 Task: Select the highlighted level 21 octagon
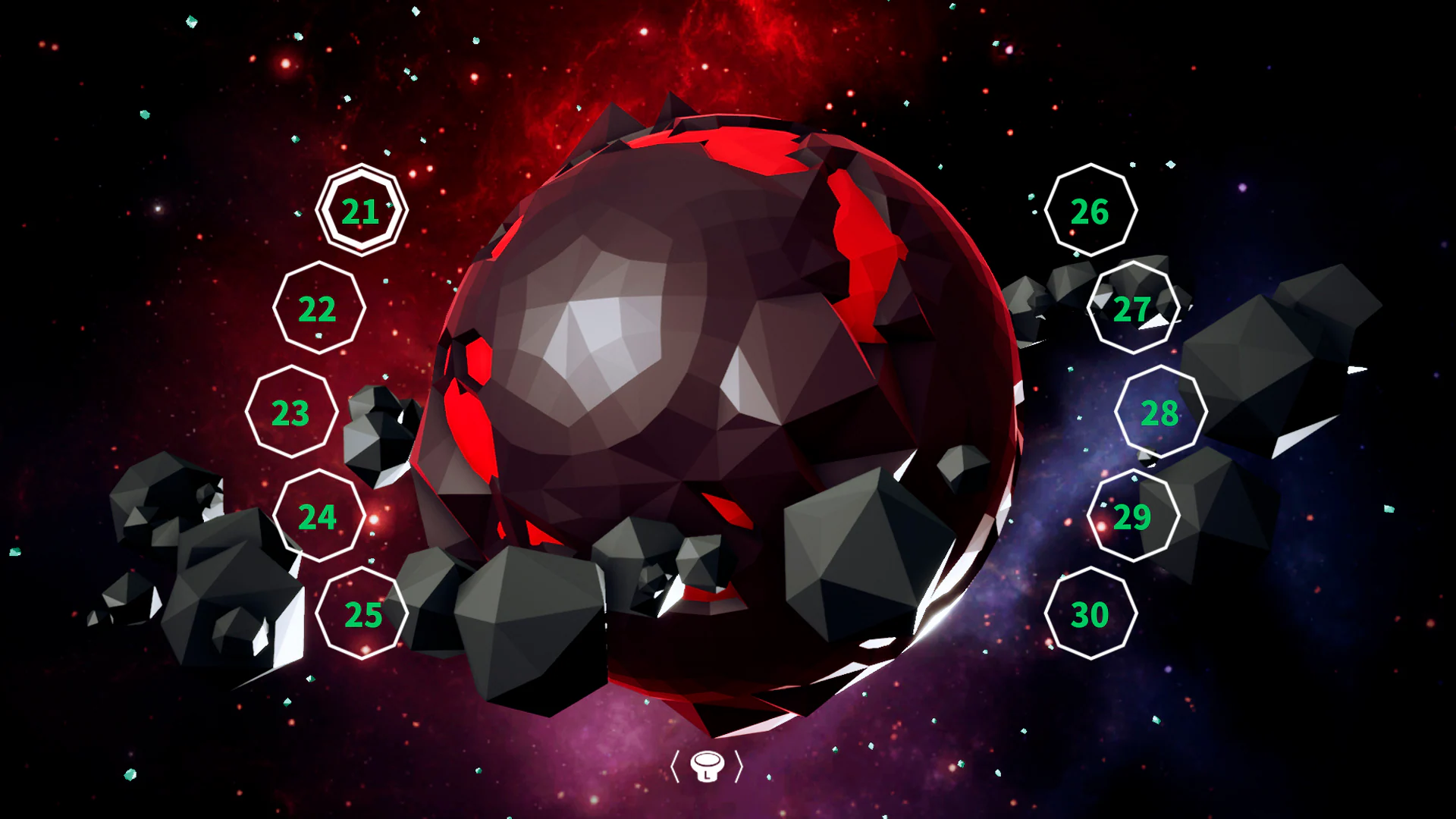pyautogui.click(x=361, y=211)
